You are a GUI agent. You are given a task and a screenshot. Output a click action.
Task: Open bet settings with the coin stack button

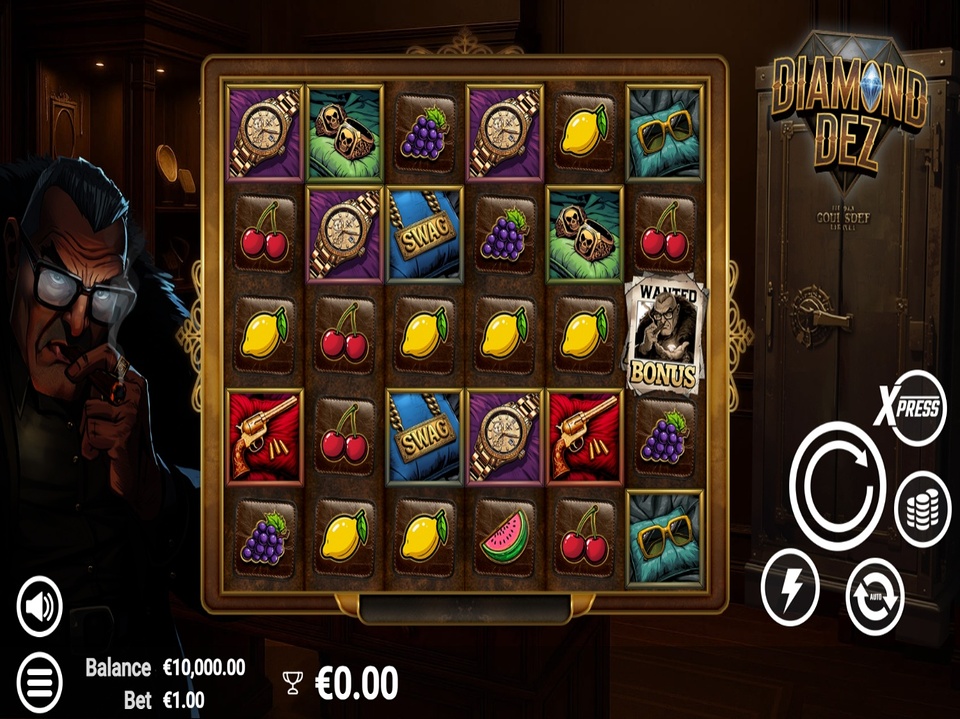[x=922, y=509]
